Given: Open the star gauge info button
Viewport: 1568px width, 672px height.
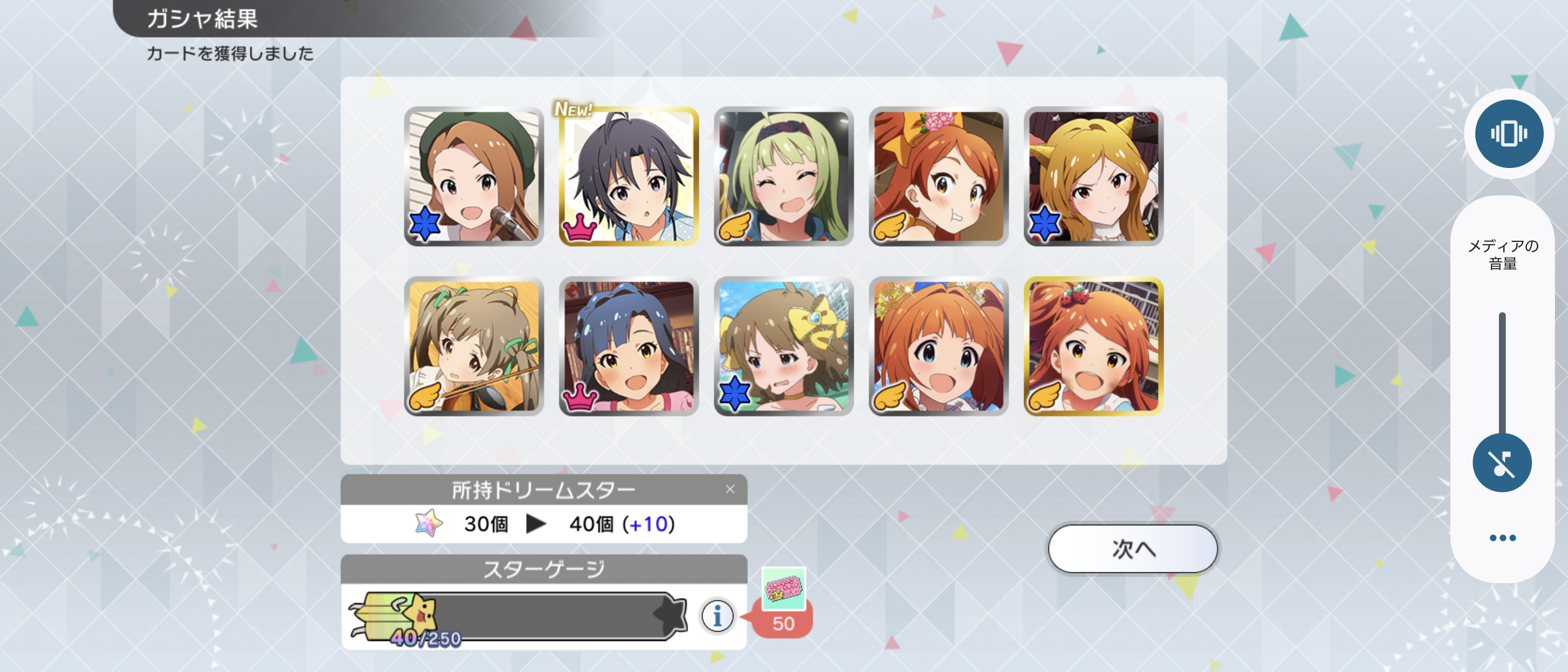Looking at the screenshot, I should pyautogui.click(x=717, y=616).
